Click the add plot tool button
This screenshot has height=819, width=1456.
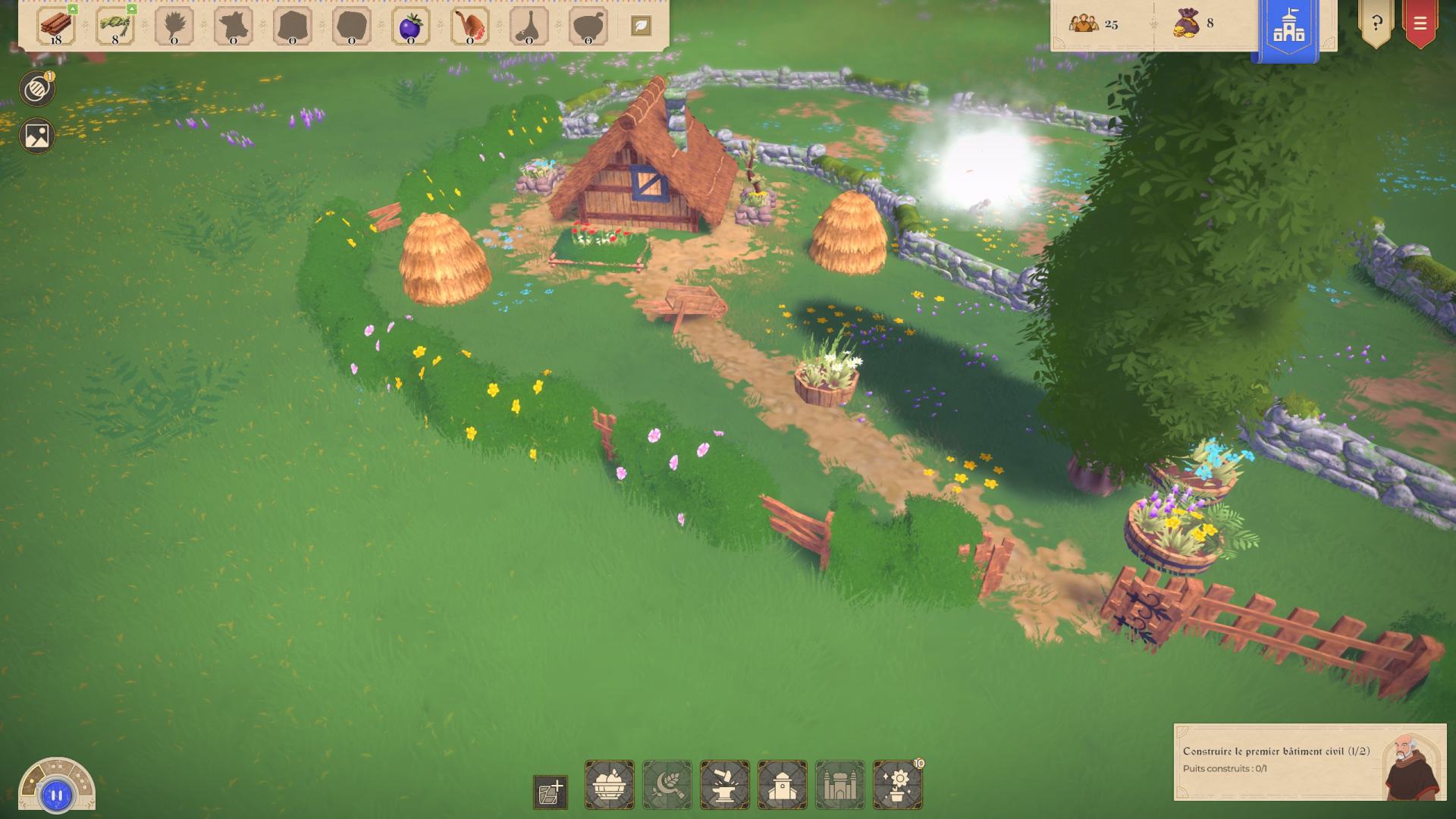tap(551, 792)
